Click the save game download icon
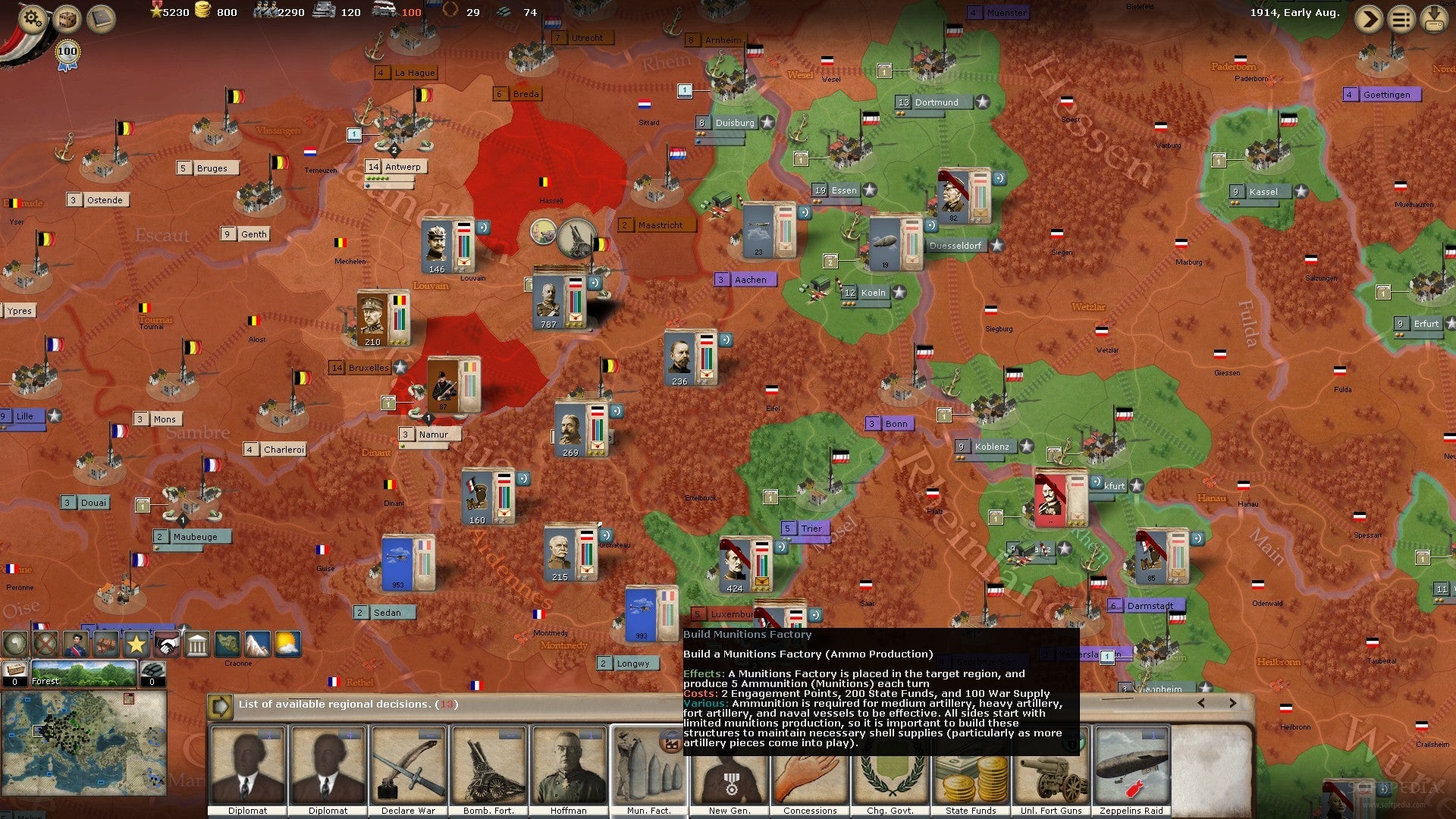 point(1434,19)
